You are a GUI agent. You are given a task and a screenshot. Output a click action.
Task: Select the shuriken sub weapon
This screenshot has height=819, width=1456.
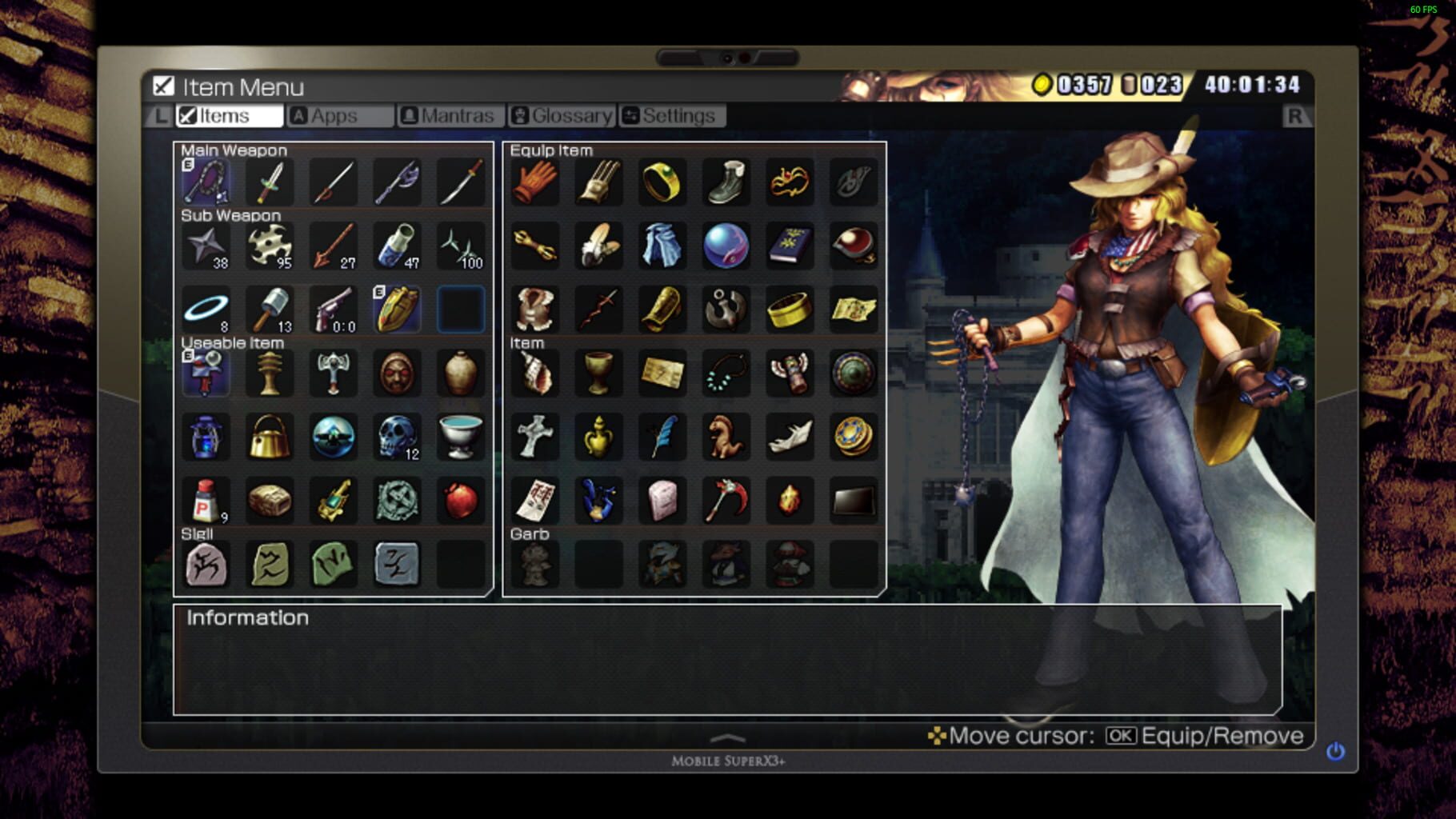[x=206, y=246]
